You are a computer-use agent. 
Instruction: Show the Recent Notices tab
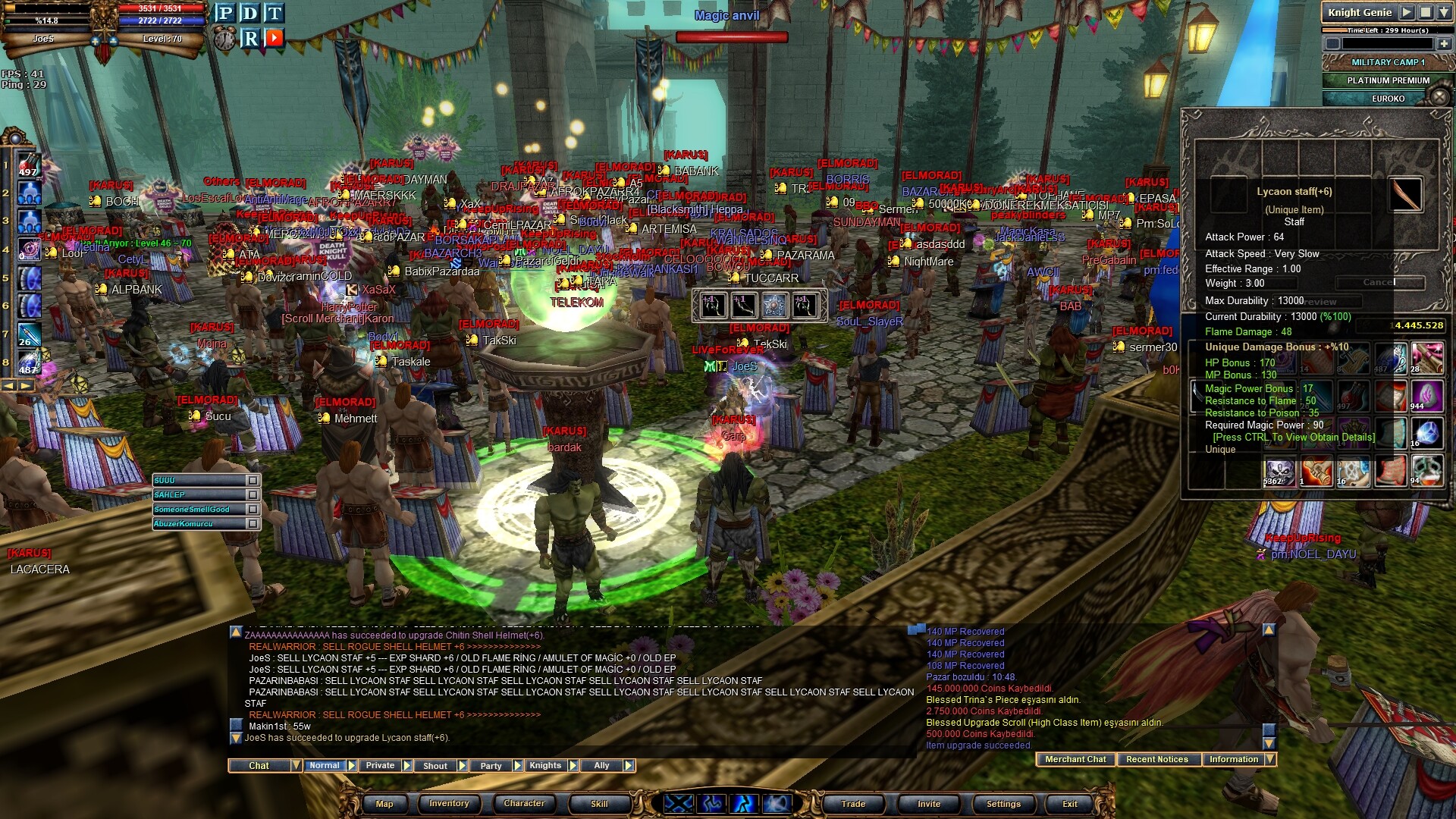(x=1156, y=759)
